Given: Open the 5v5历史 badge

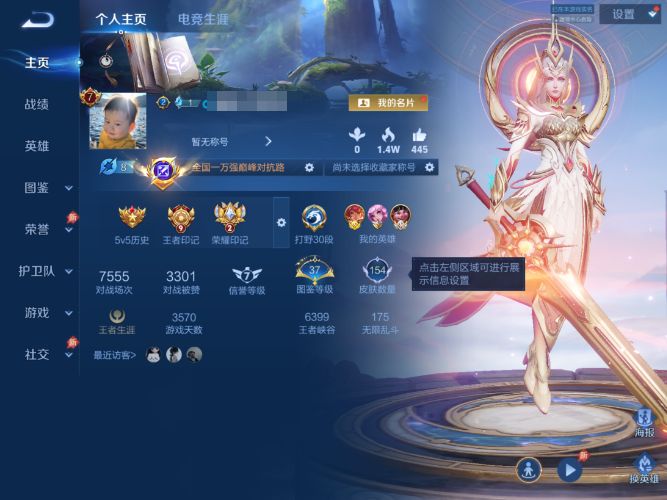Looking at the screenshot, I should 132,221.
